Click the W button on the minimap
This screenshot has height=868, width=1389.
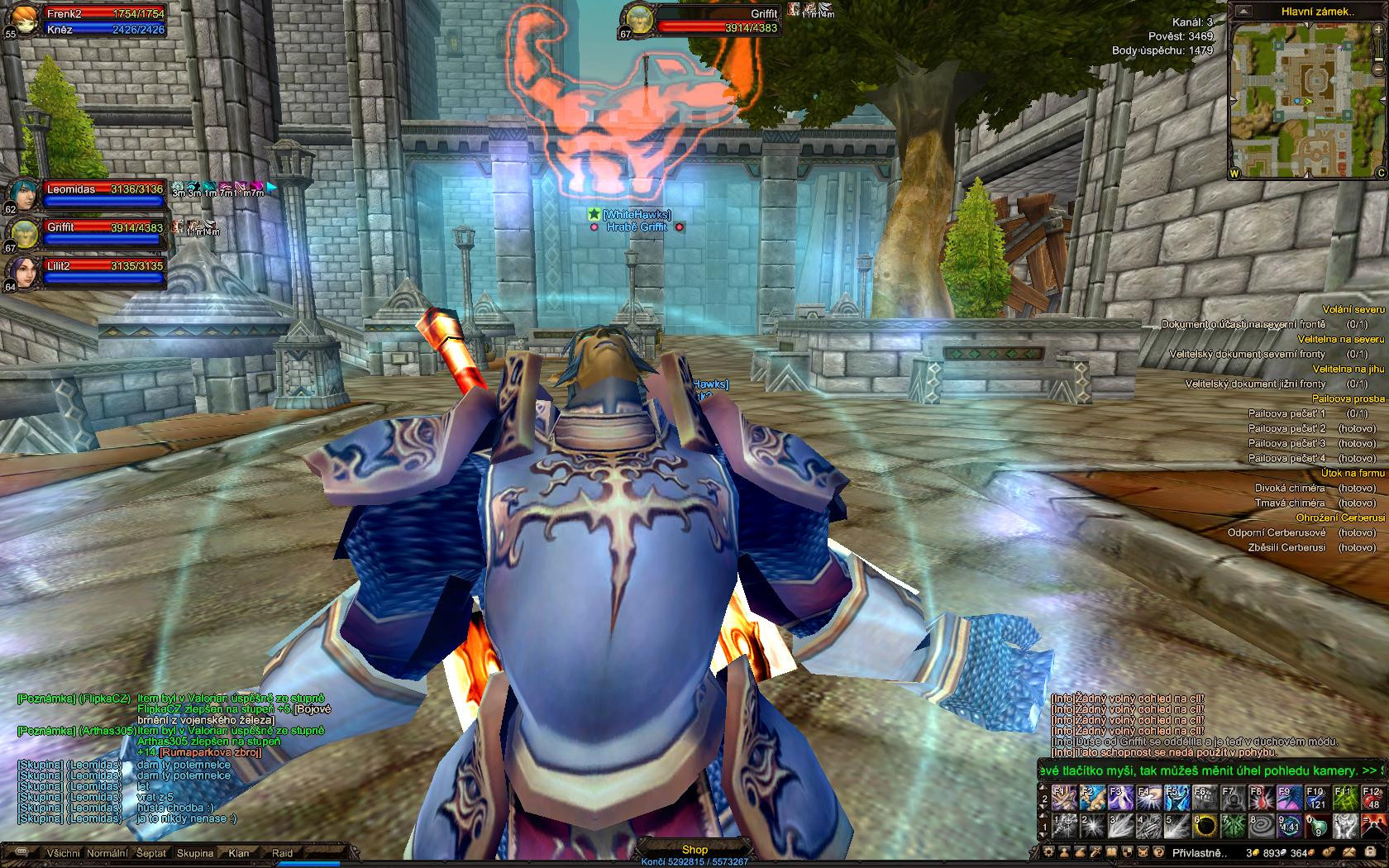point(1235,174)
